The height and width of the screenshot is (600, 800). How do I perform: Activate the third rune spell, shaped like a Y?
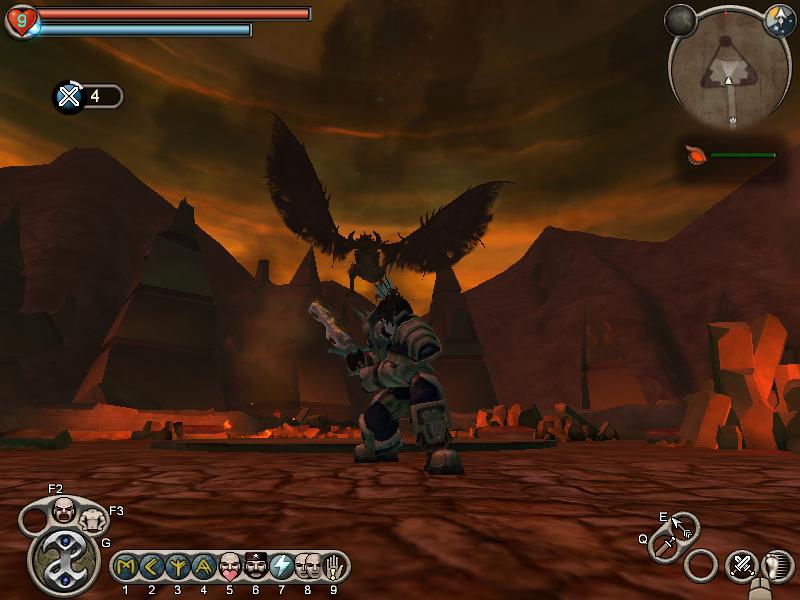point(178,568)
